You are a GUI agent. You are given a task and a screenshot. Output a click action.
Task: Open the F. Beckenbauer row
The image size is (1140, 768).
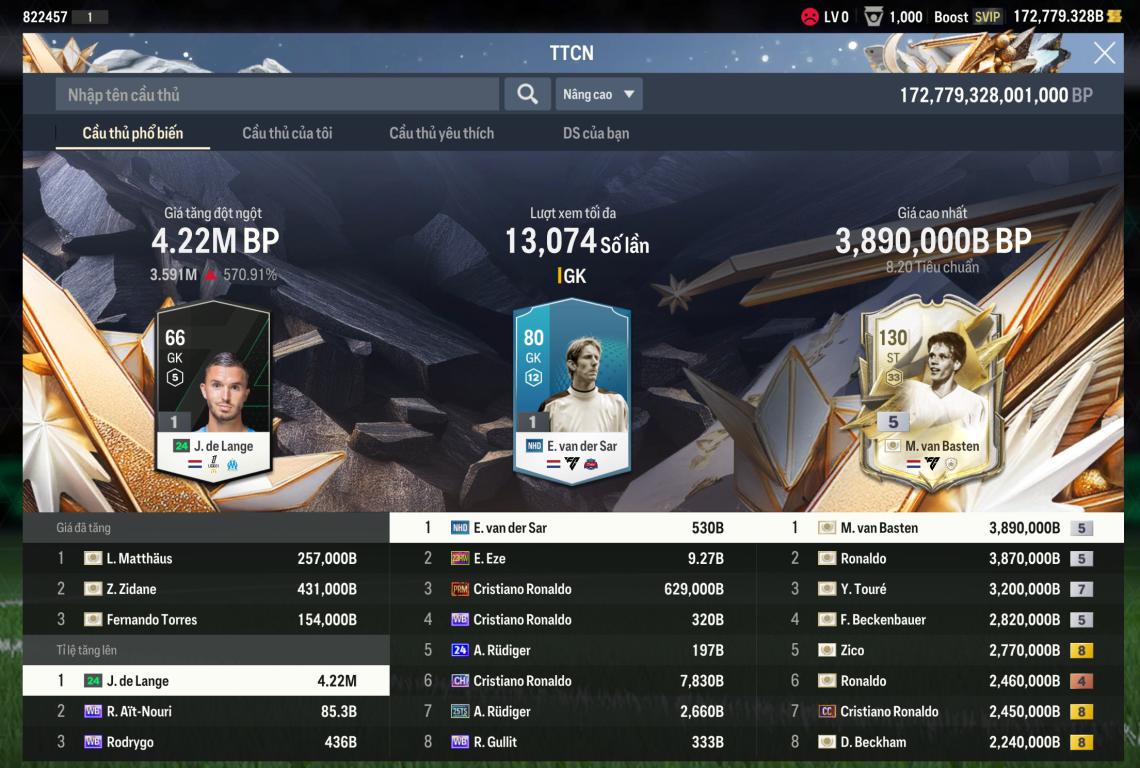pyautogui.click(x=940, y=620)
